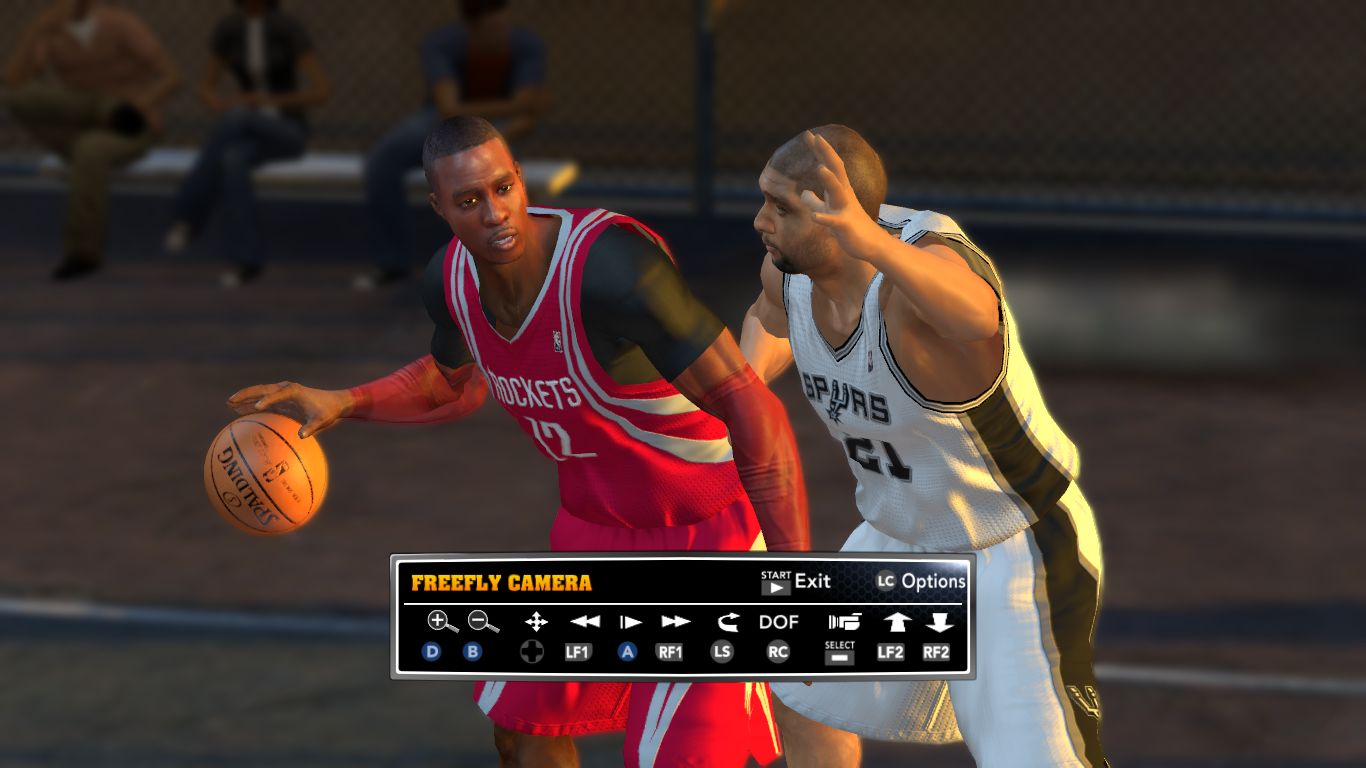Toggle the play/pause replay icon
1366x768 pixels.
[630, 622]
